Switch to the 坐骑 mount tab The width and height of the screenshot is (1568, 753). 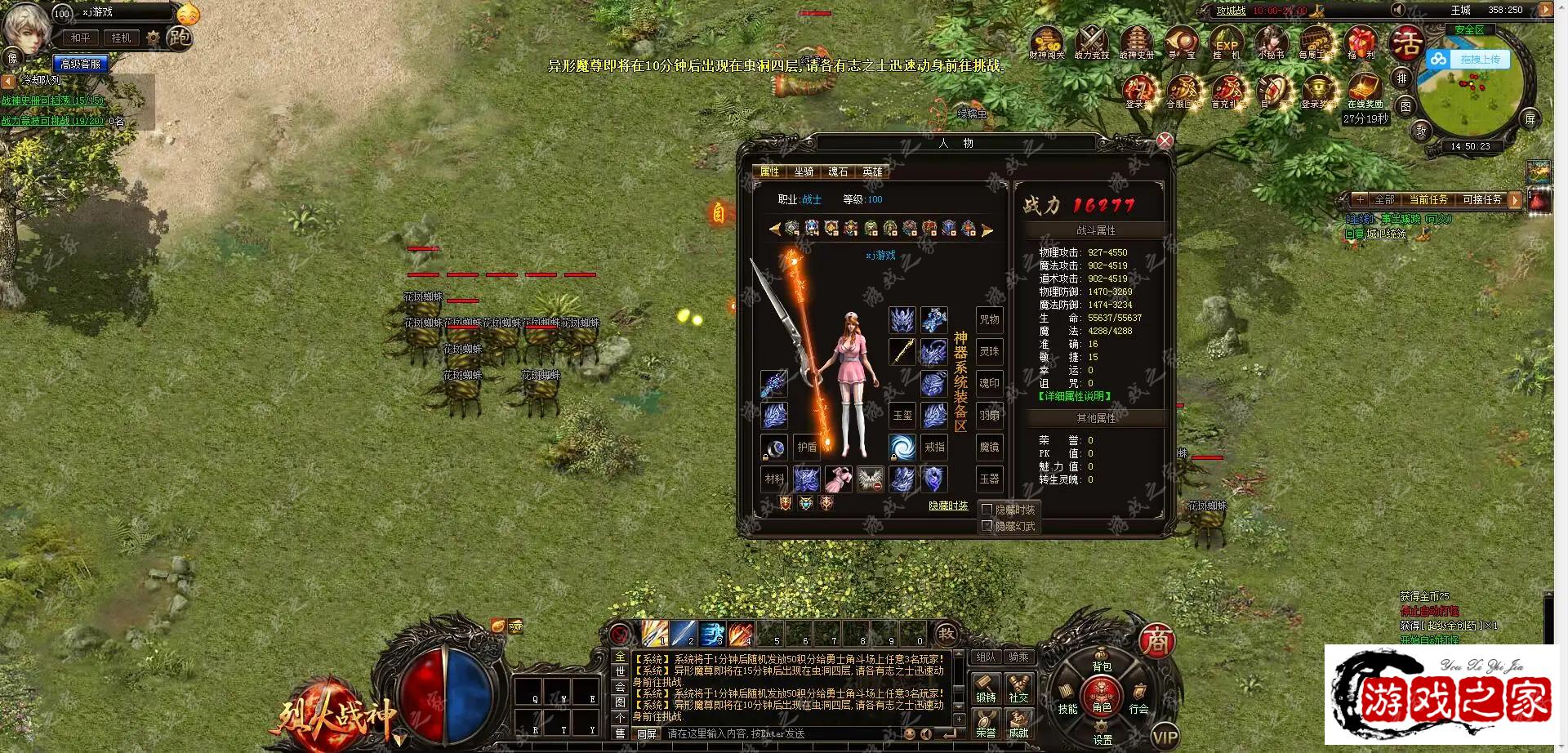click(804, 172)
